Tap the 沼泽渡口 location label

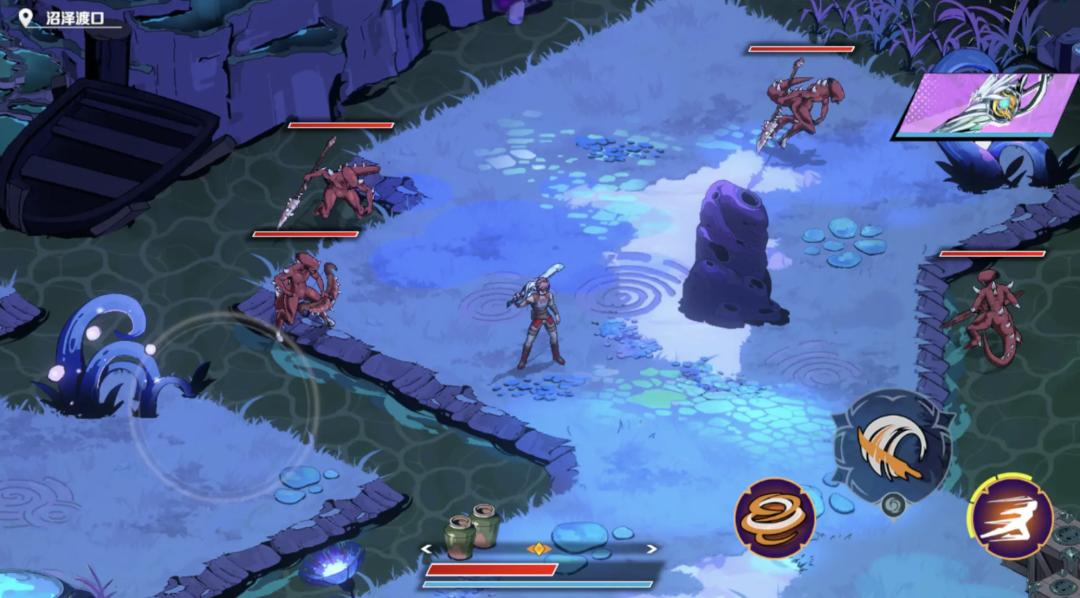(76, 17)
